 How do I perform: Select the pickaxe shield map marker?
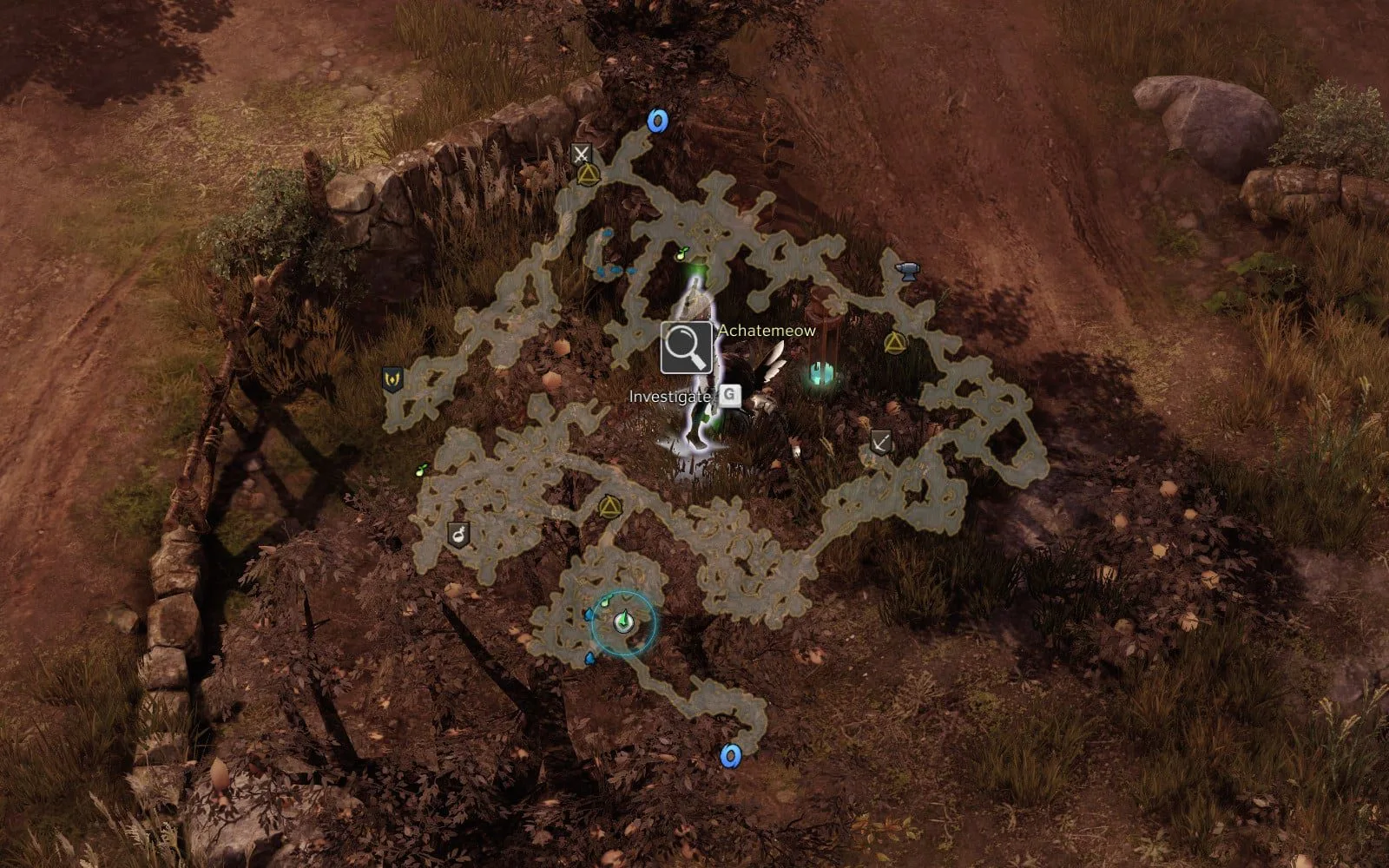(x=881, y=442)
